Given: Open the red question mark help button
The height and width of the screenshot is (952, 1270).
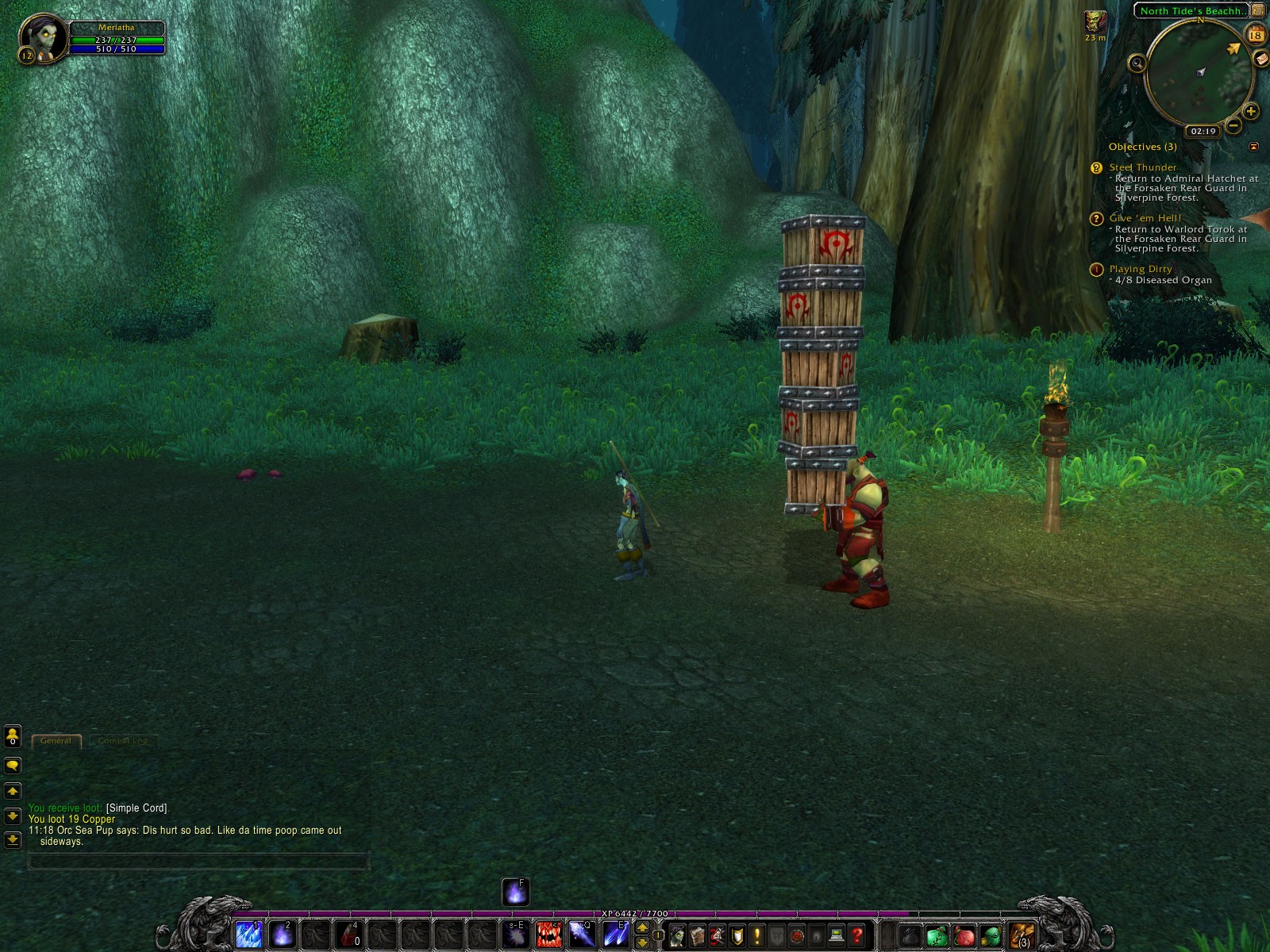Looking at the screenshot, I should [856, 936].
